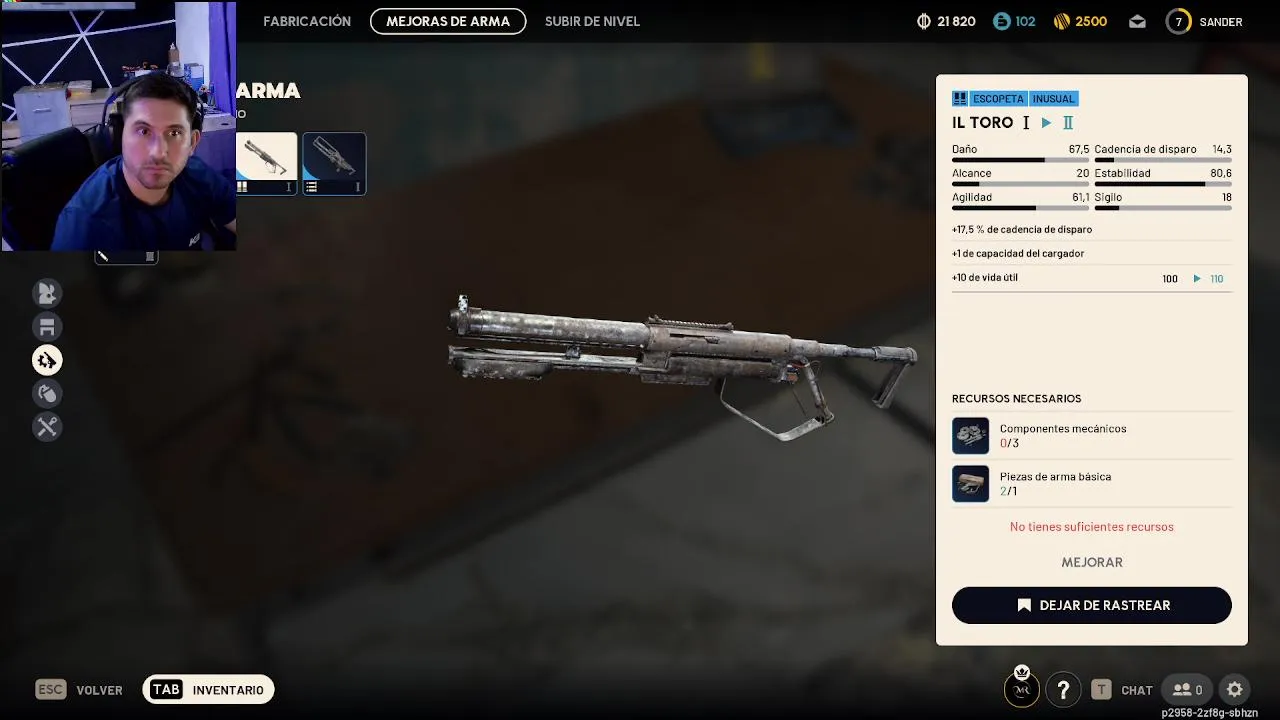This screenshot has width=1280, height=720.
Task: Click Dejar de Rastrear button
Action: tap(1091, 605)
